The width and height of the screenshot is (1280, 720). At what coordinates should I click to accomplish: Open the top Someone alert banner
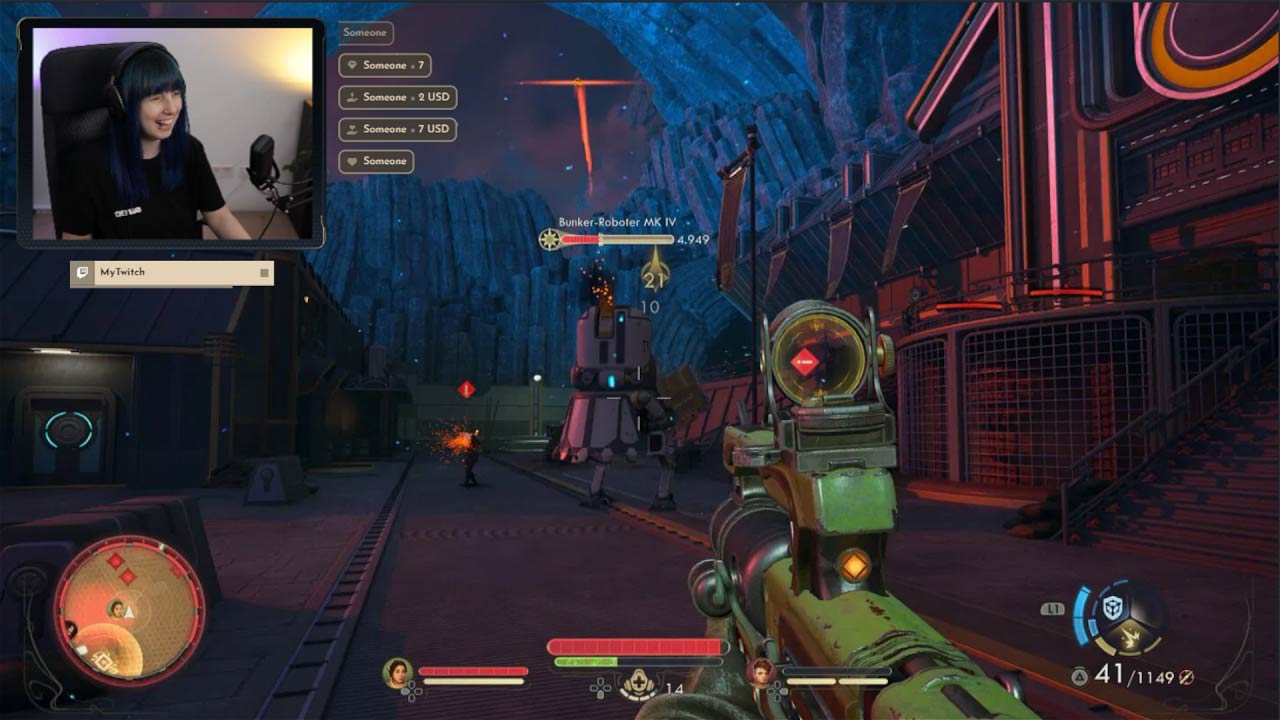364,33
